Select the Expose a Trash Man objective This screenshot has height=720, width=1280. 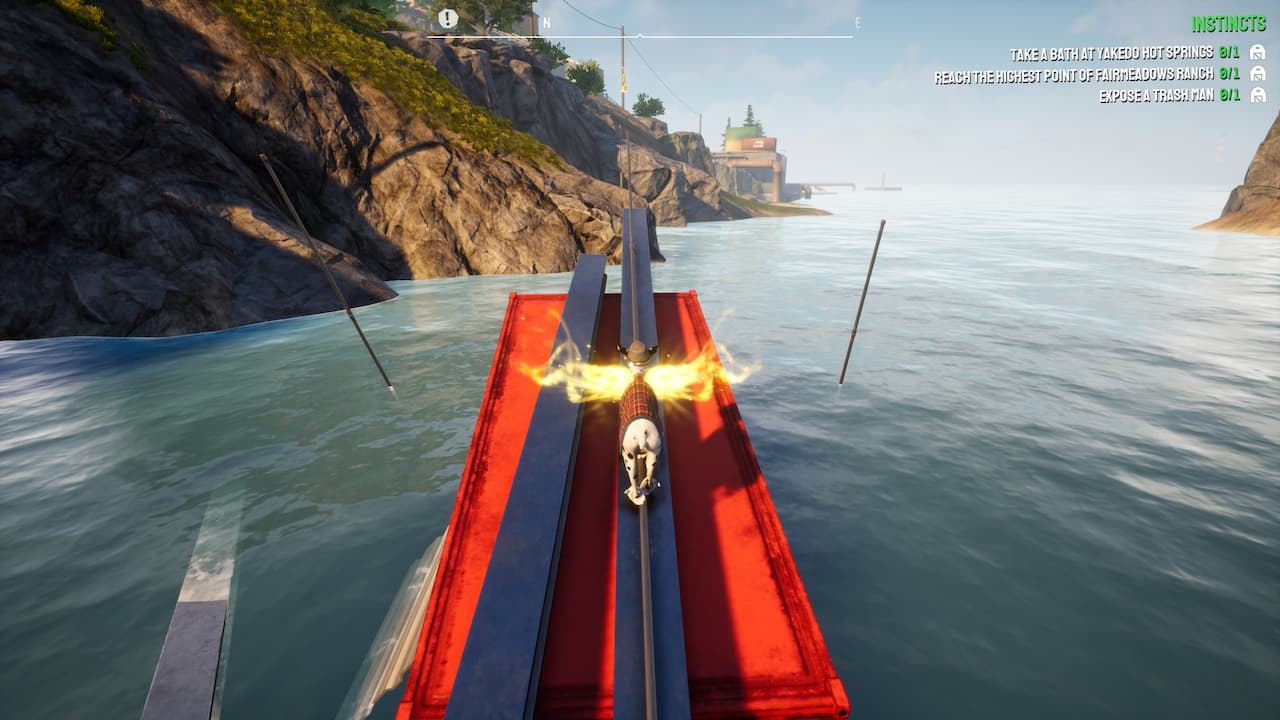pyautogui.click(x=1155, y=96)
